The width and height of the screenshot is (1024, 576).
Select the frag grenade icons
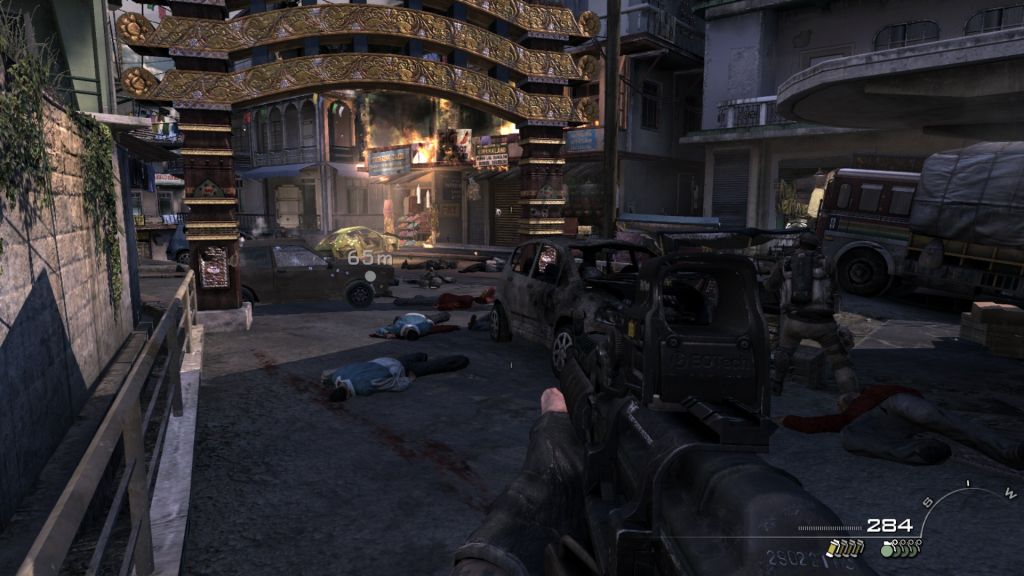coord(900,547)
